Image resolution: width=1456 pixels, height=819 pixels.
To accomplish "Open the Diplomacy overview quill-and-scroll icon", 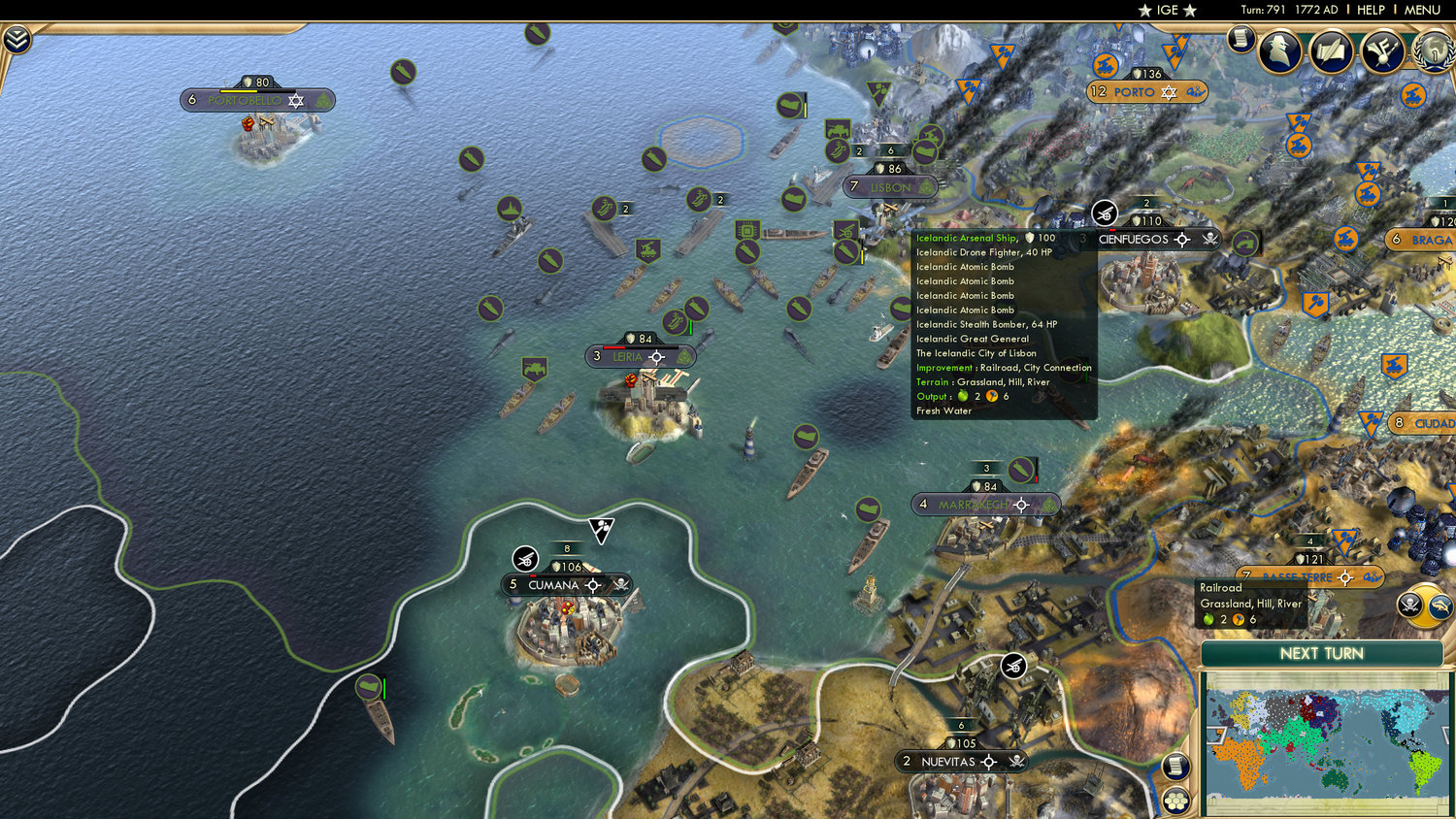I will click(x=1332, y=51).
